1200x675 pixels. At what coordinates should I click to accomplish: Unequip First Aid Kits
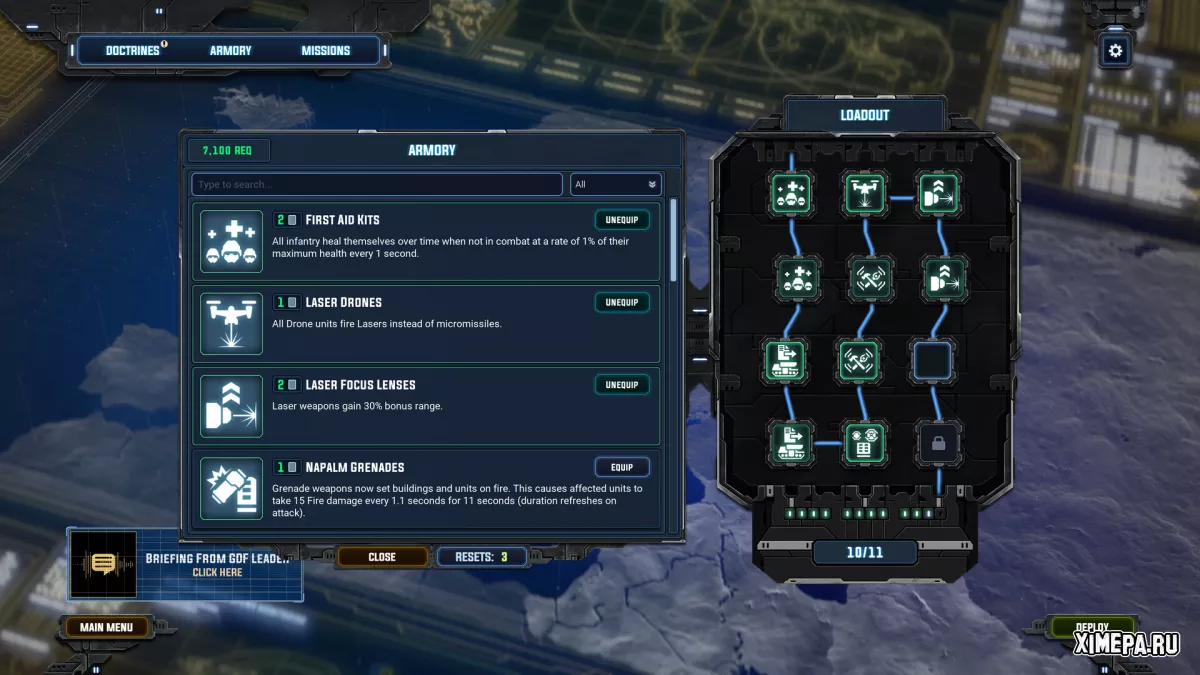[x=622, y=220]
